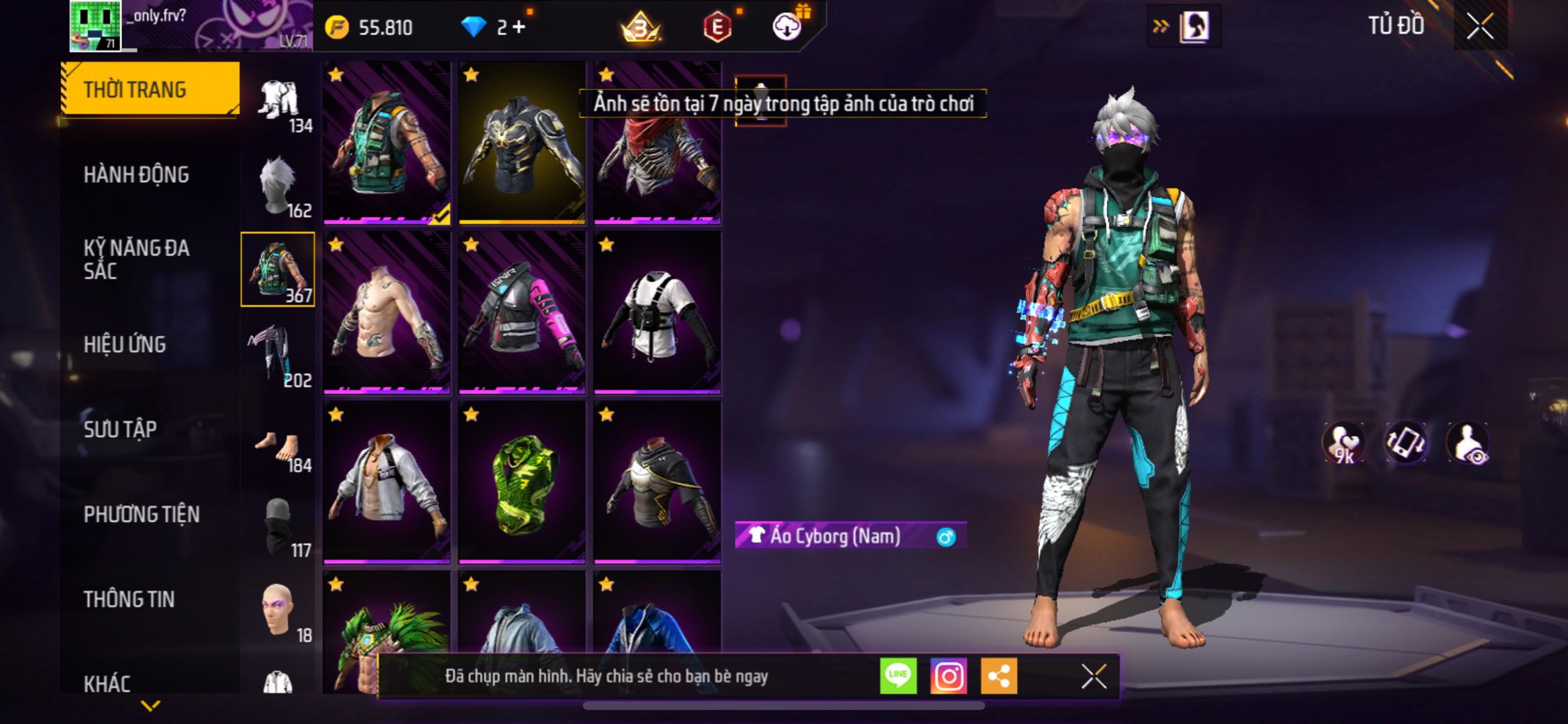The height and width of the screenshot is (724, 1568).
Task: Equip the shirtless tattooed torso item
Action: tap(386, 313)
